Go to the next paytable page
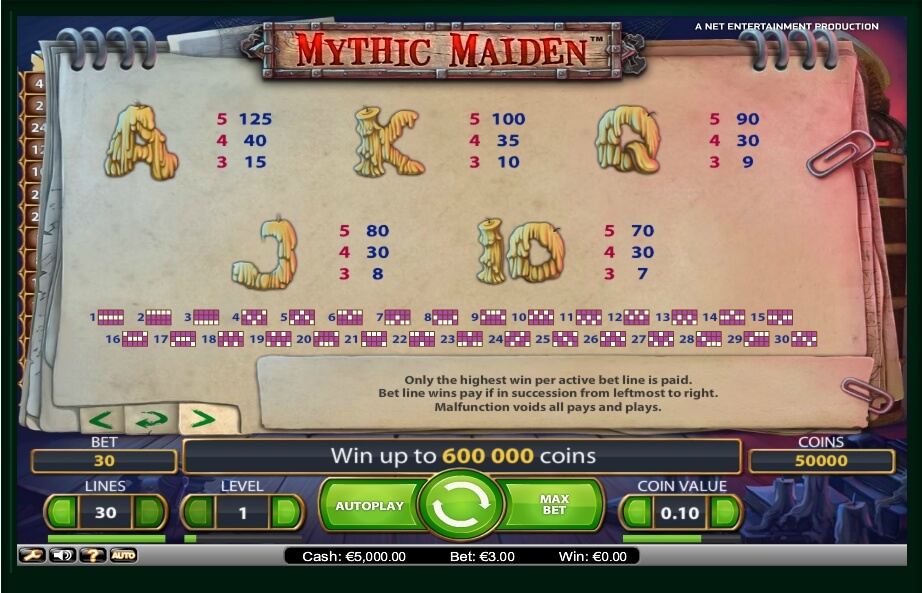 203,419
